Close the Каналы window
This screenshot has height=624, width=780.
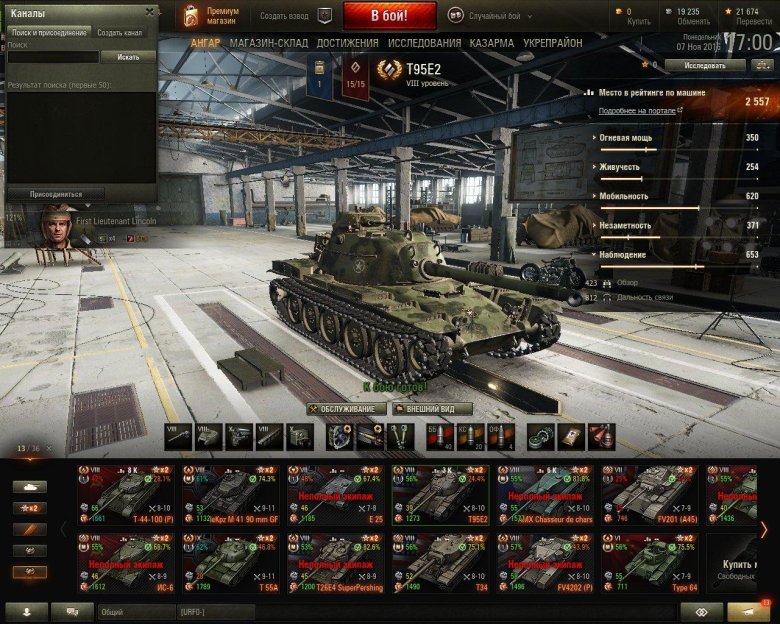coord(150,12)
